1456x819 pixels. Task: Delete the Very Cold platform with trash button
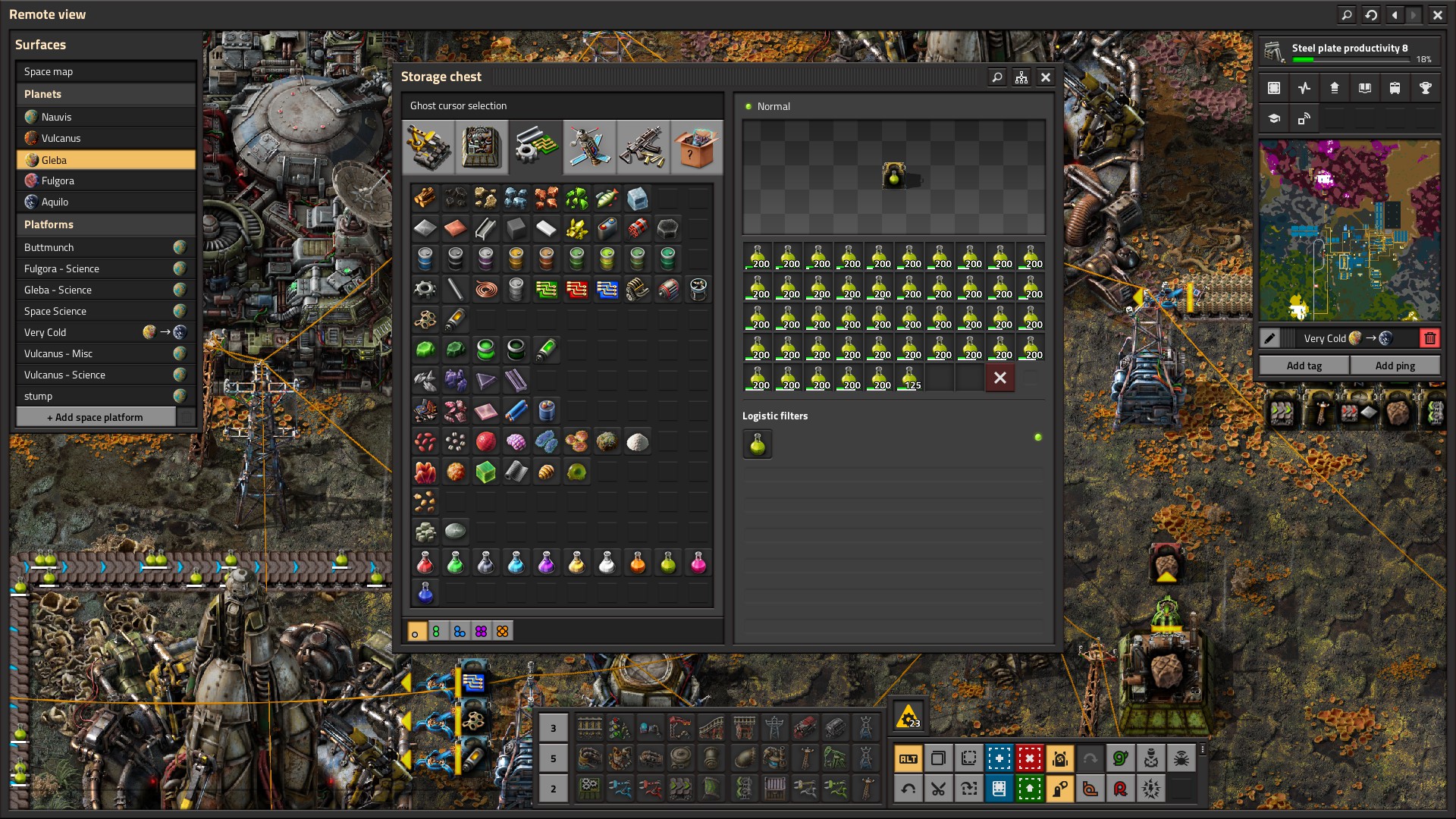[x=1429, y=338]
